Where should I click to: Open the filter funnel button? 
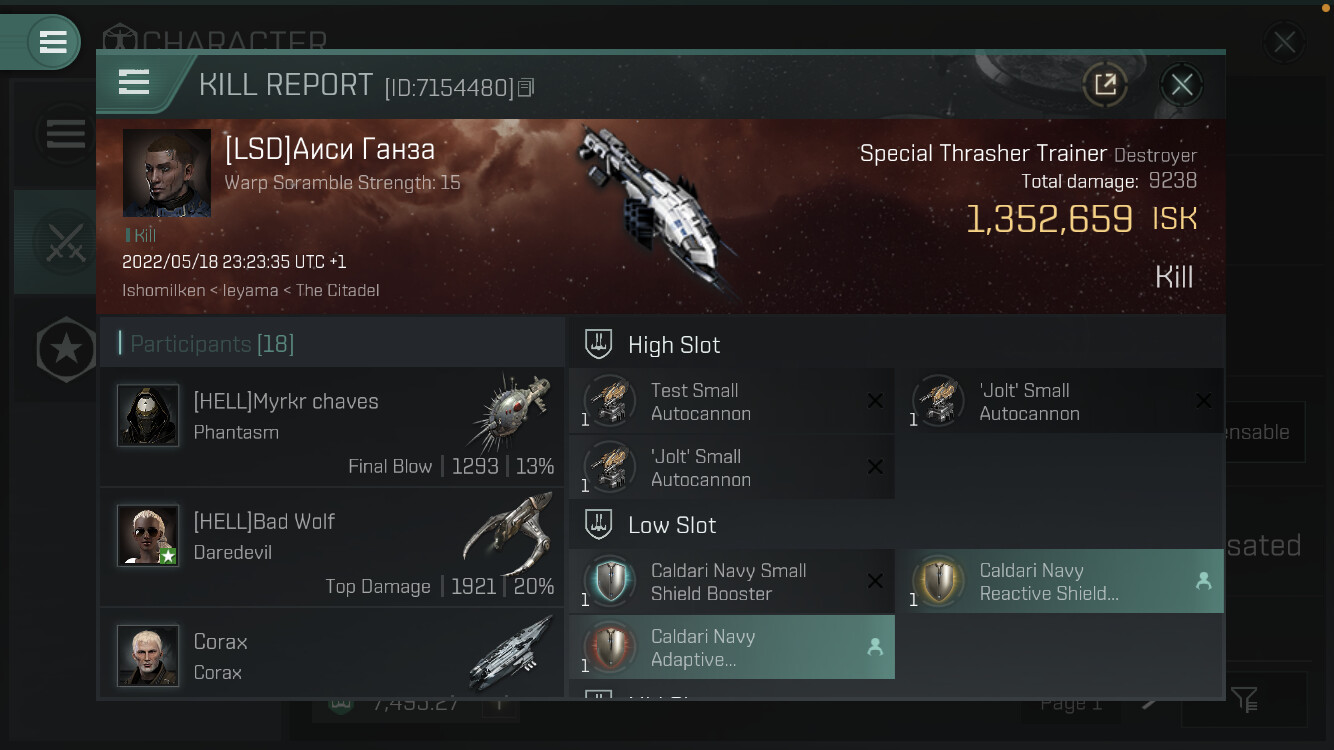[x=1244, y=700]
